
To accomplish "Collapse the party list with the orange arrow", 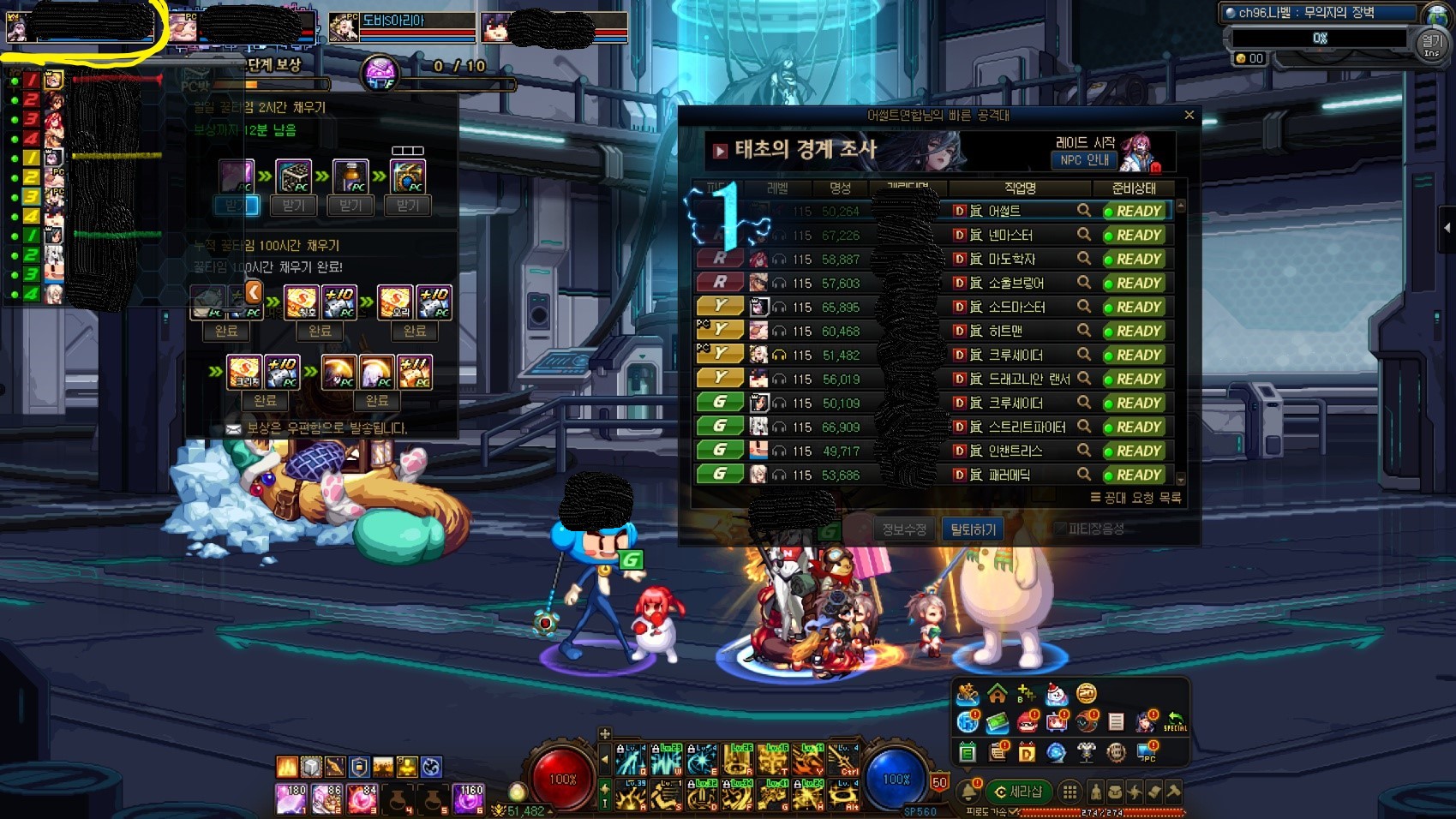I will pyautogui.click(x=254, y=293).
